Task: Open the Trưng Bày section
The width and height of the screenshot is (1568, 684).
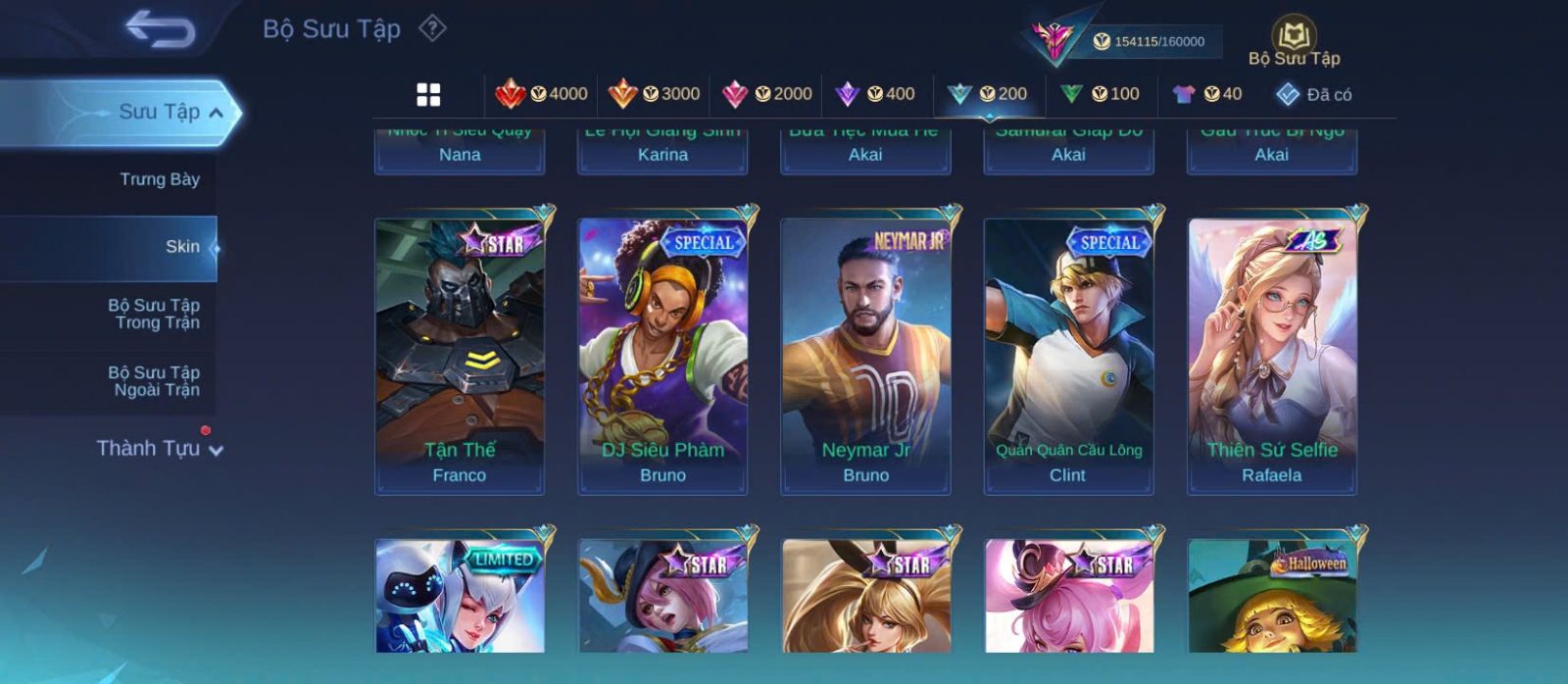Action: click(x=159, y=179)
